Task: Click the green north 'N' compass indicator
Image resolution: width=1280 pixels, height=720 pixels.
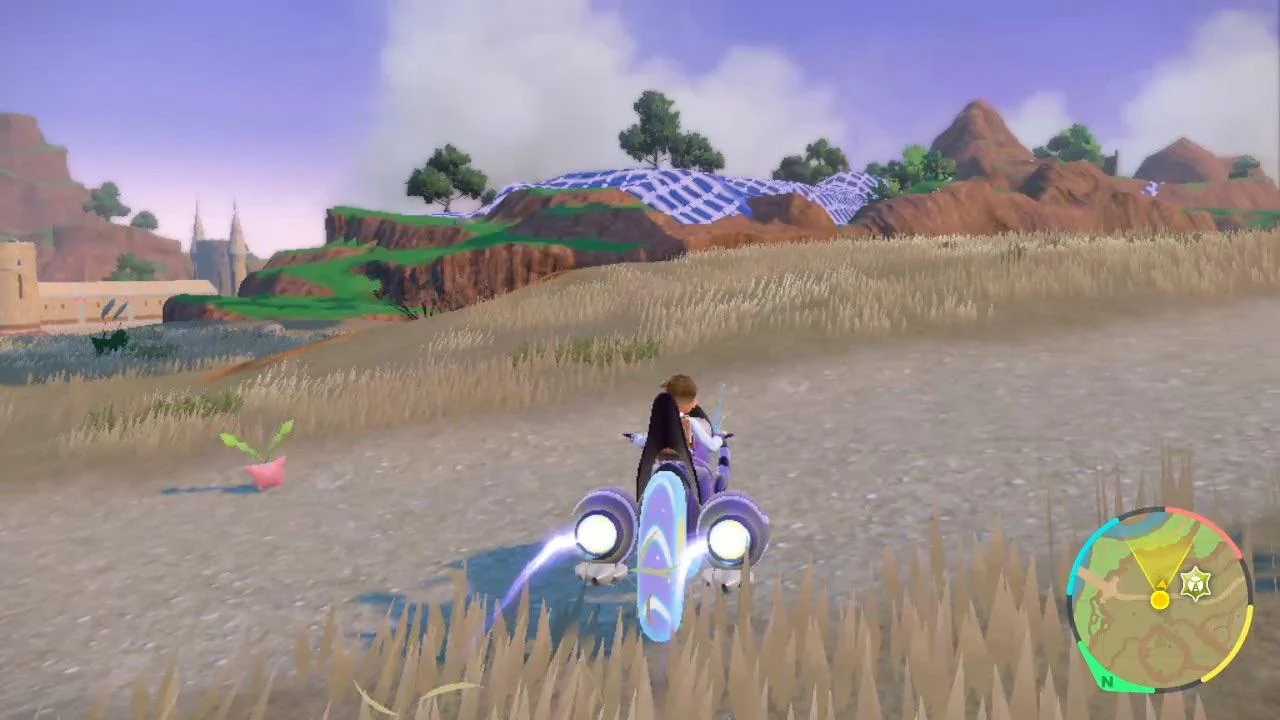Action: click(x=1106, y=682)
